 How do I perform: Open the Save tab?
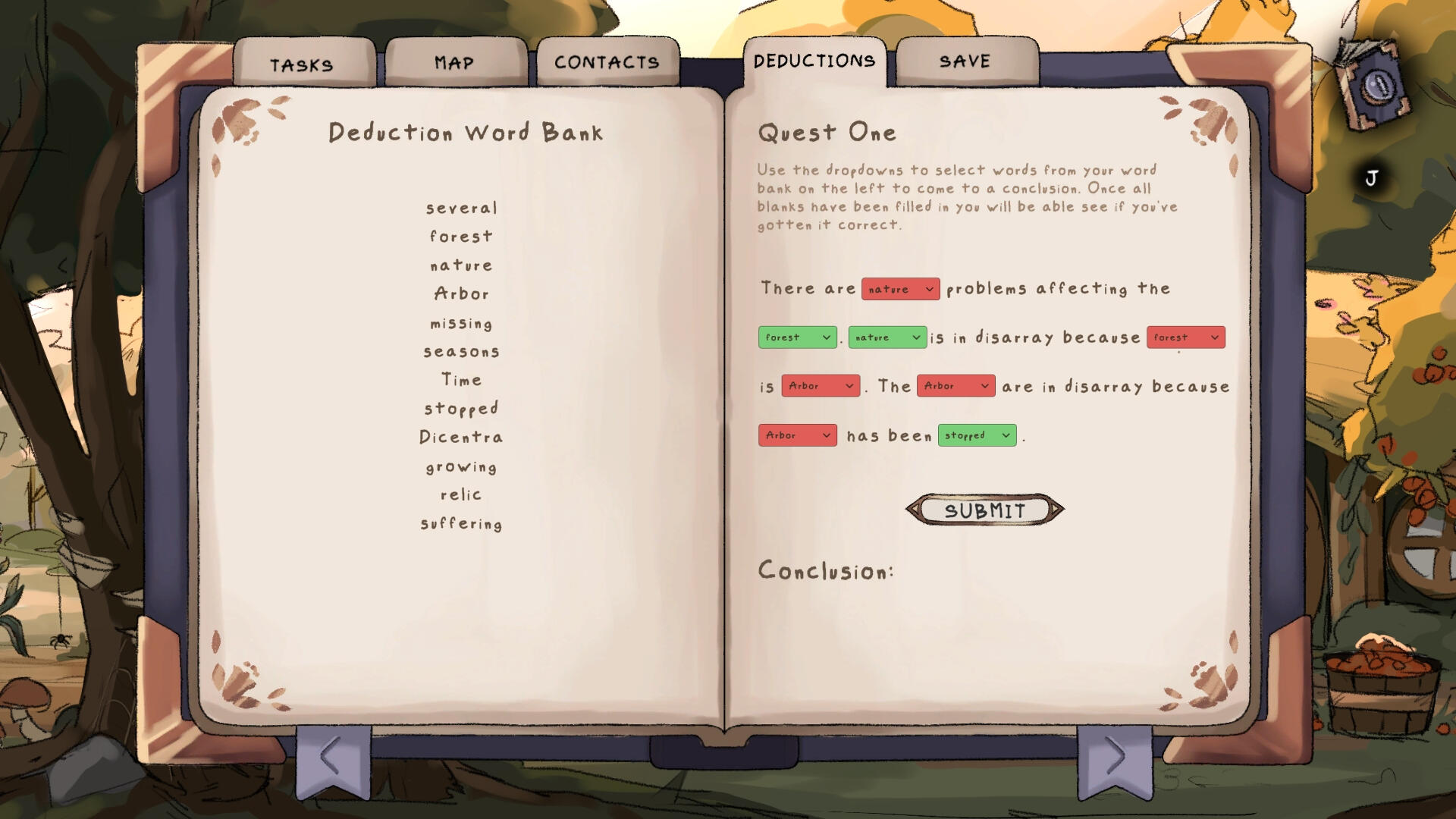click(x=965, y=61)
